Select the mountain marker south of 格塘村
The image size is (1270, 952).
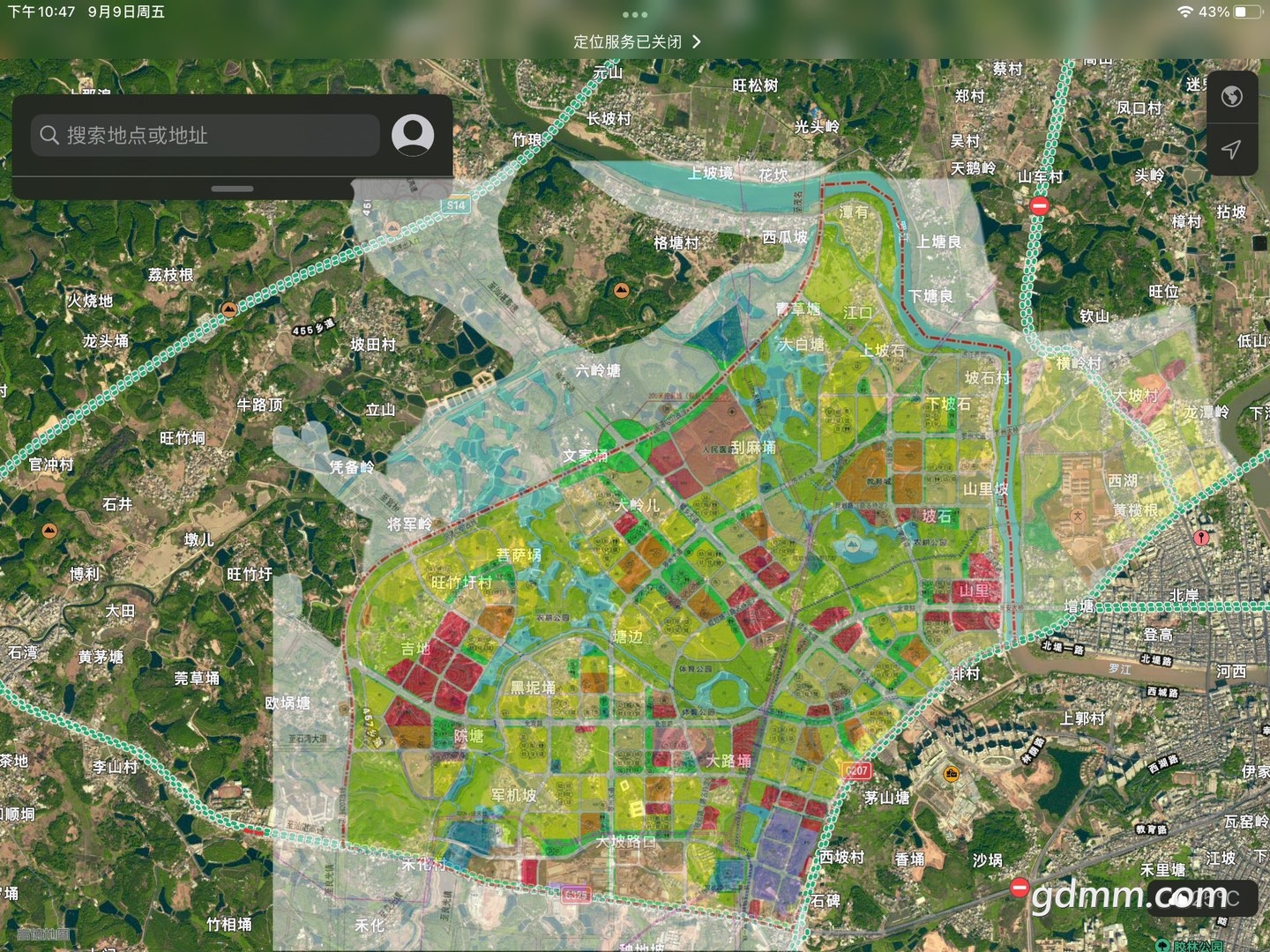point(622,290)
